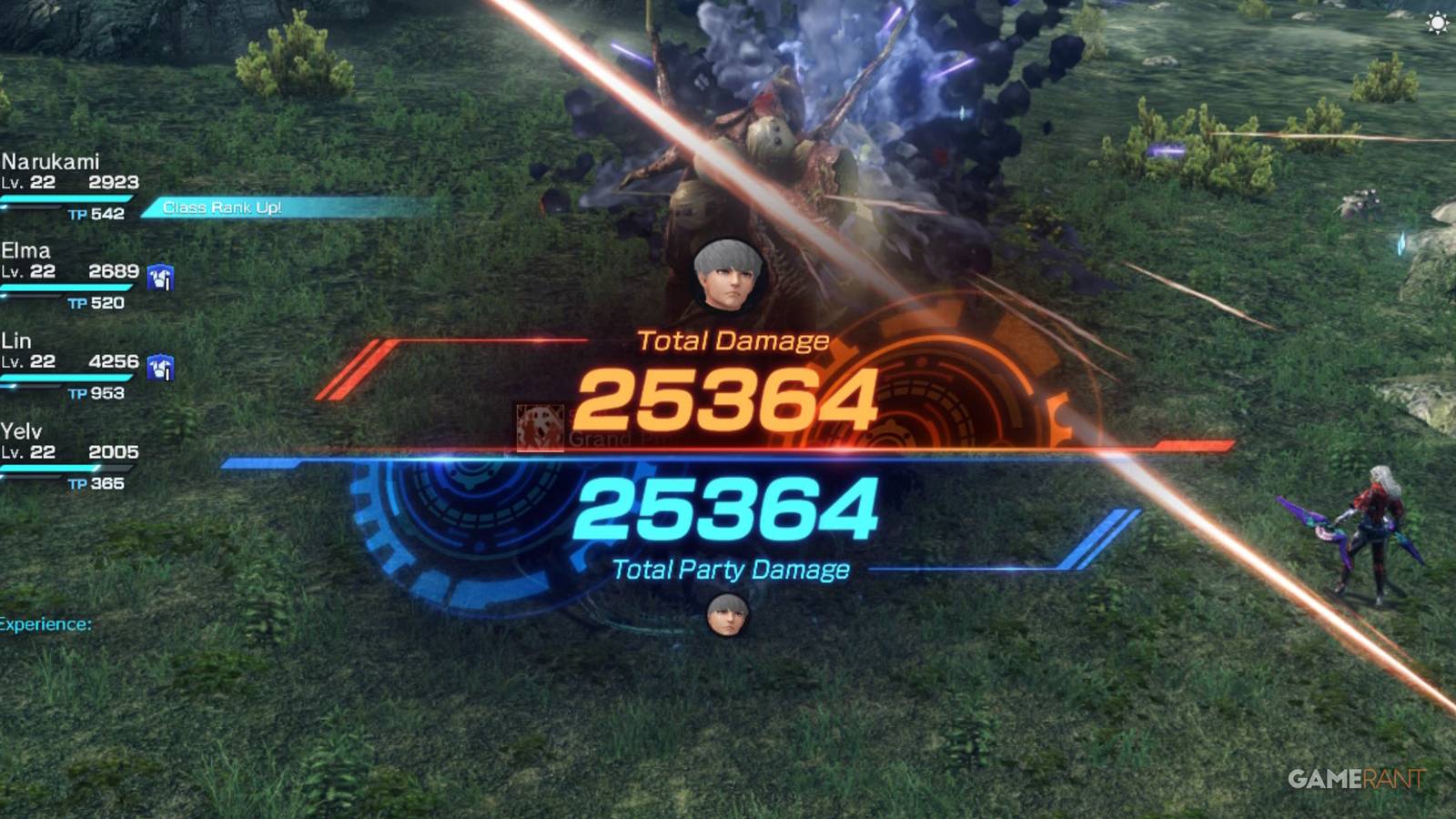
Task: Expand the Class Rank Up notification
Action: 224,206
